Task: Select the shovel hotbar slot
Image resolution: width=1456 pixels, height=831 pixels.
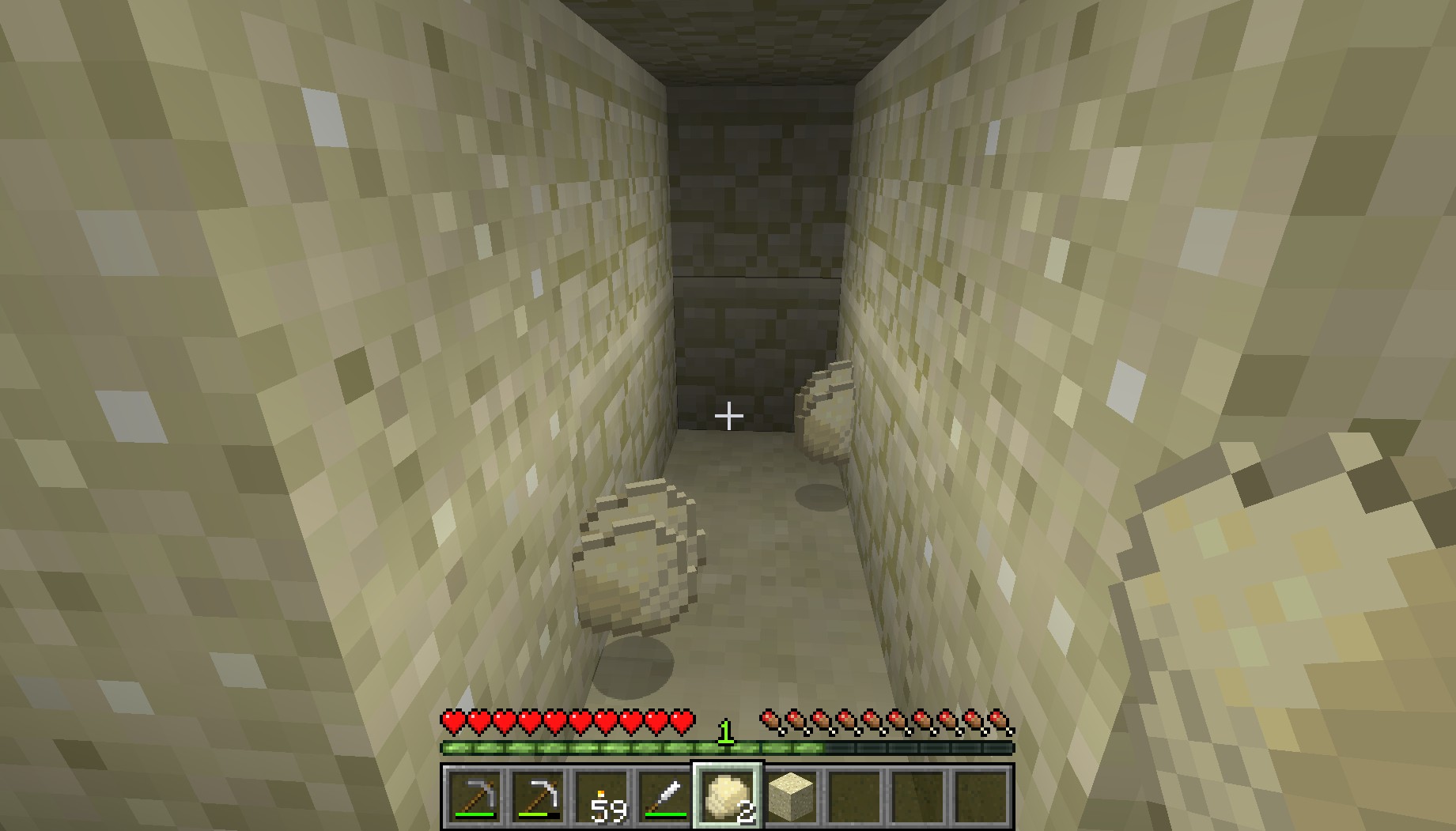Action: click(x=666, y=795)
